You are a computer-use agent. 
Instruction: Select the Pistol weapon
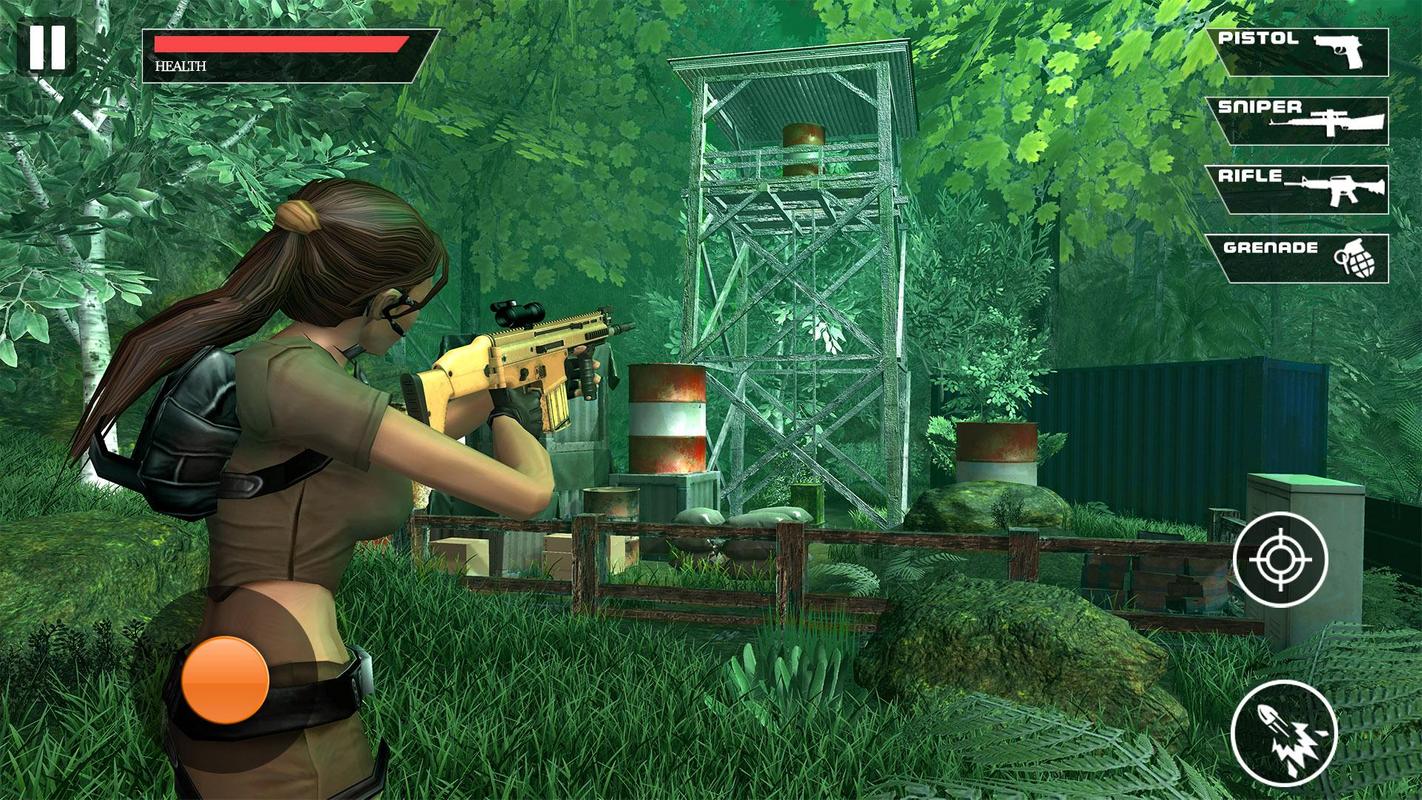[x=1300, y=52]
